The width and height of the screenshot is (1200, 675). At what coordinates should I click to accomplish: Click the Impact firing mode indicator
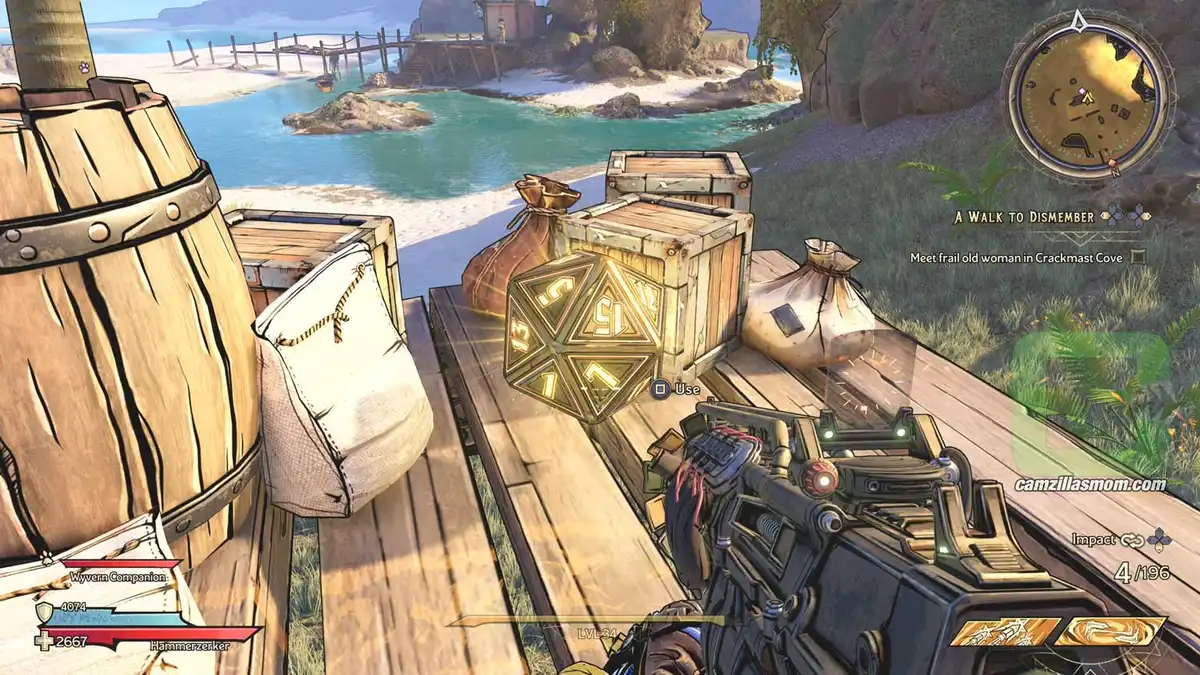click(1092, 540)
